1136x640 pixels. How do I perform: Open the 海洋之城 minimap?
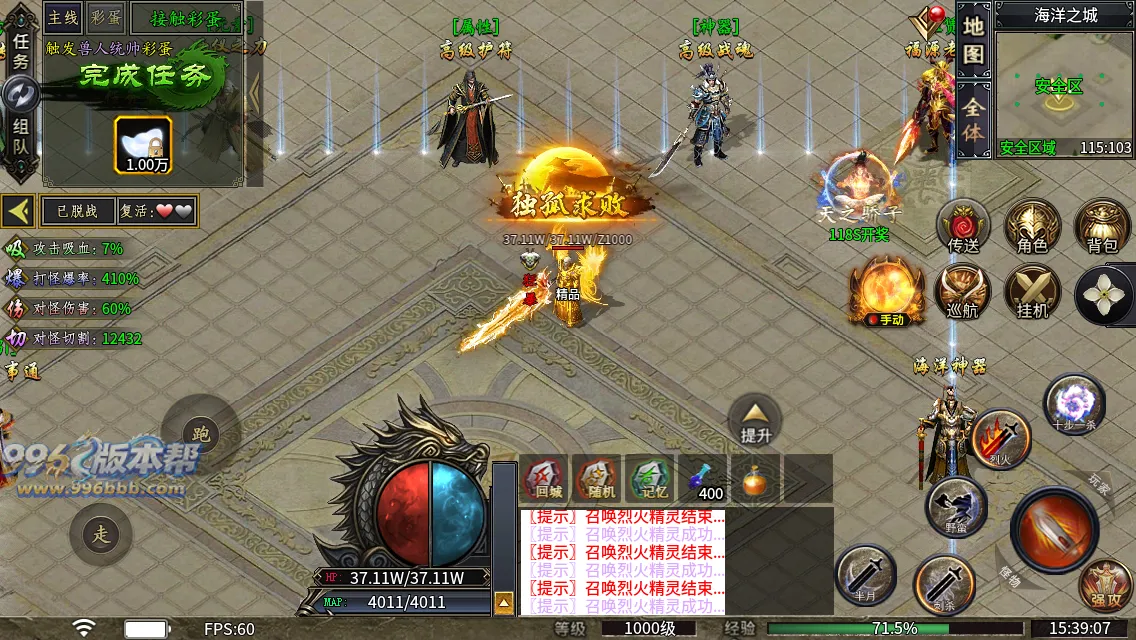1064,90
